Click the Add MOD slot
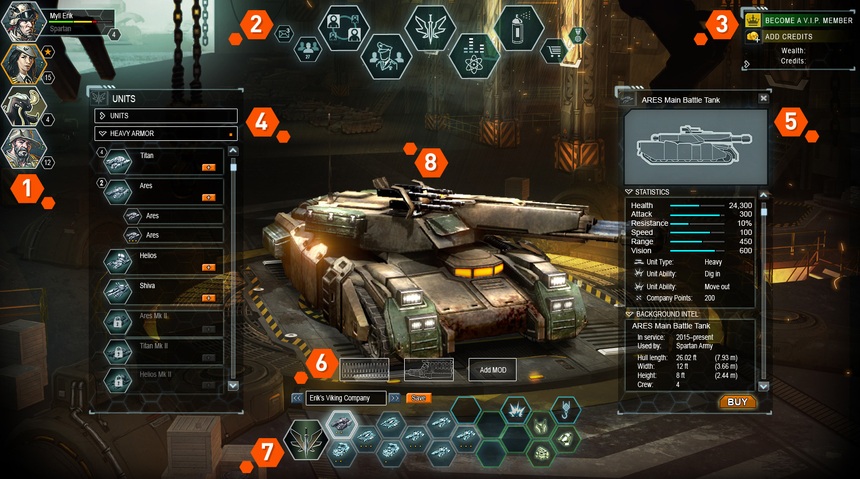 pos(492,370)
